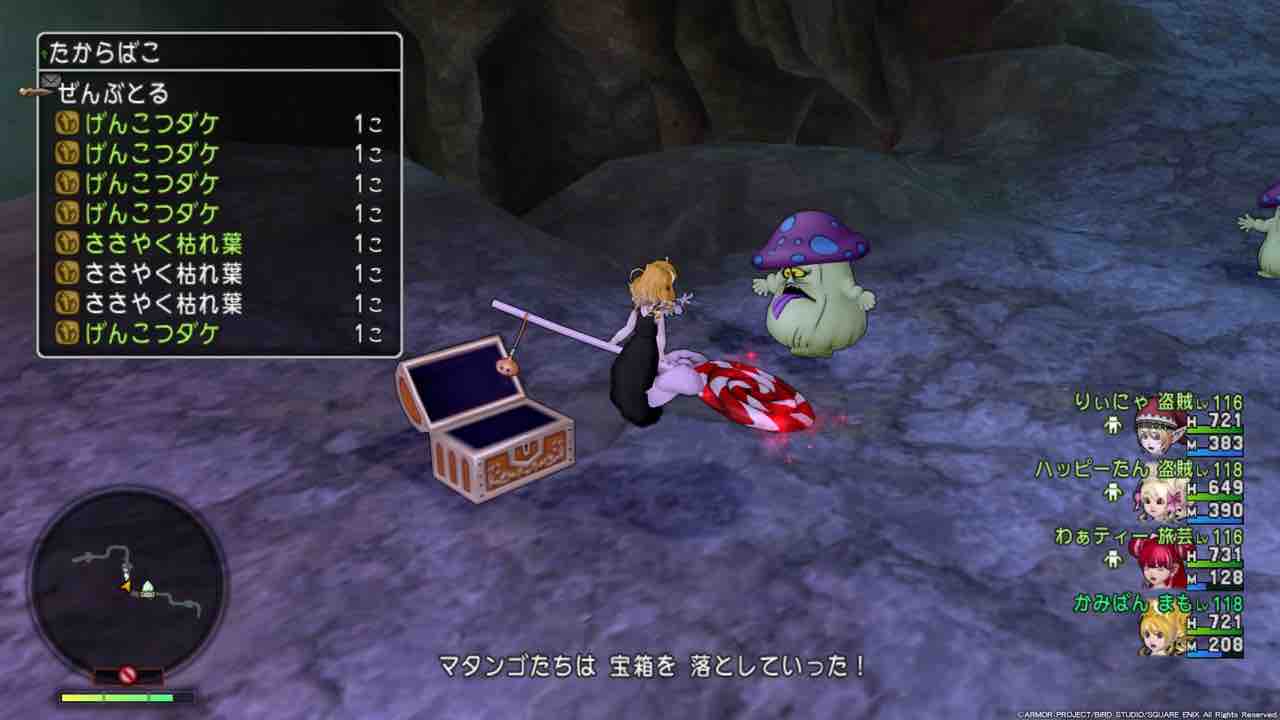Click the no-entry symbol below the minimap
Image resolution: width=1280 pixels, height=720 pixels.
tap(128, 674)
